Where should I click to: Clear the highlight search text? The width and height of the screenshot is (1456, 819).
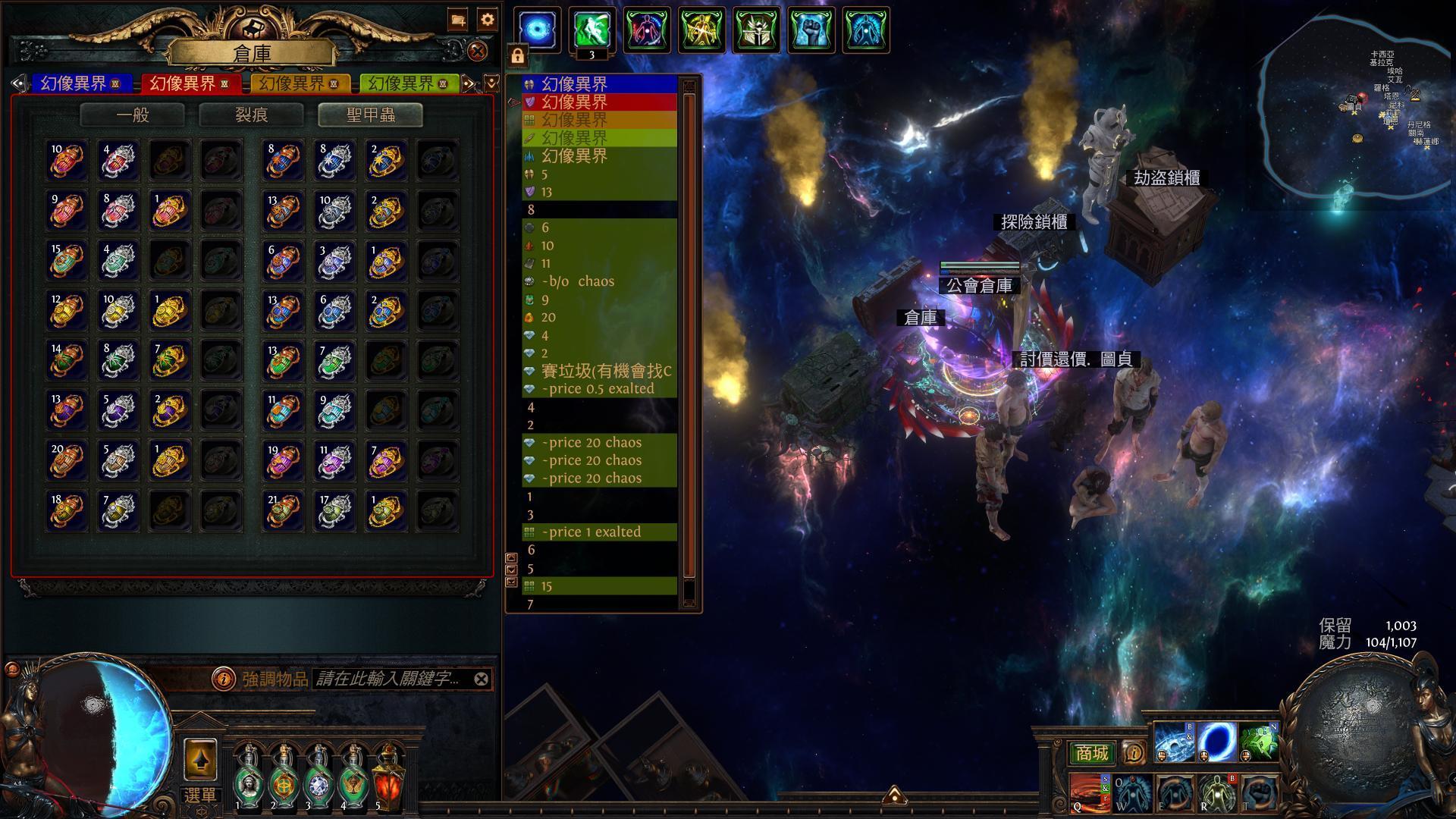coord(482,679)
